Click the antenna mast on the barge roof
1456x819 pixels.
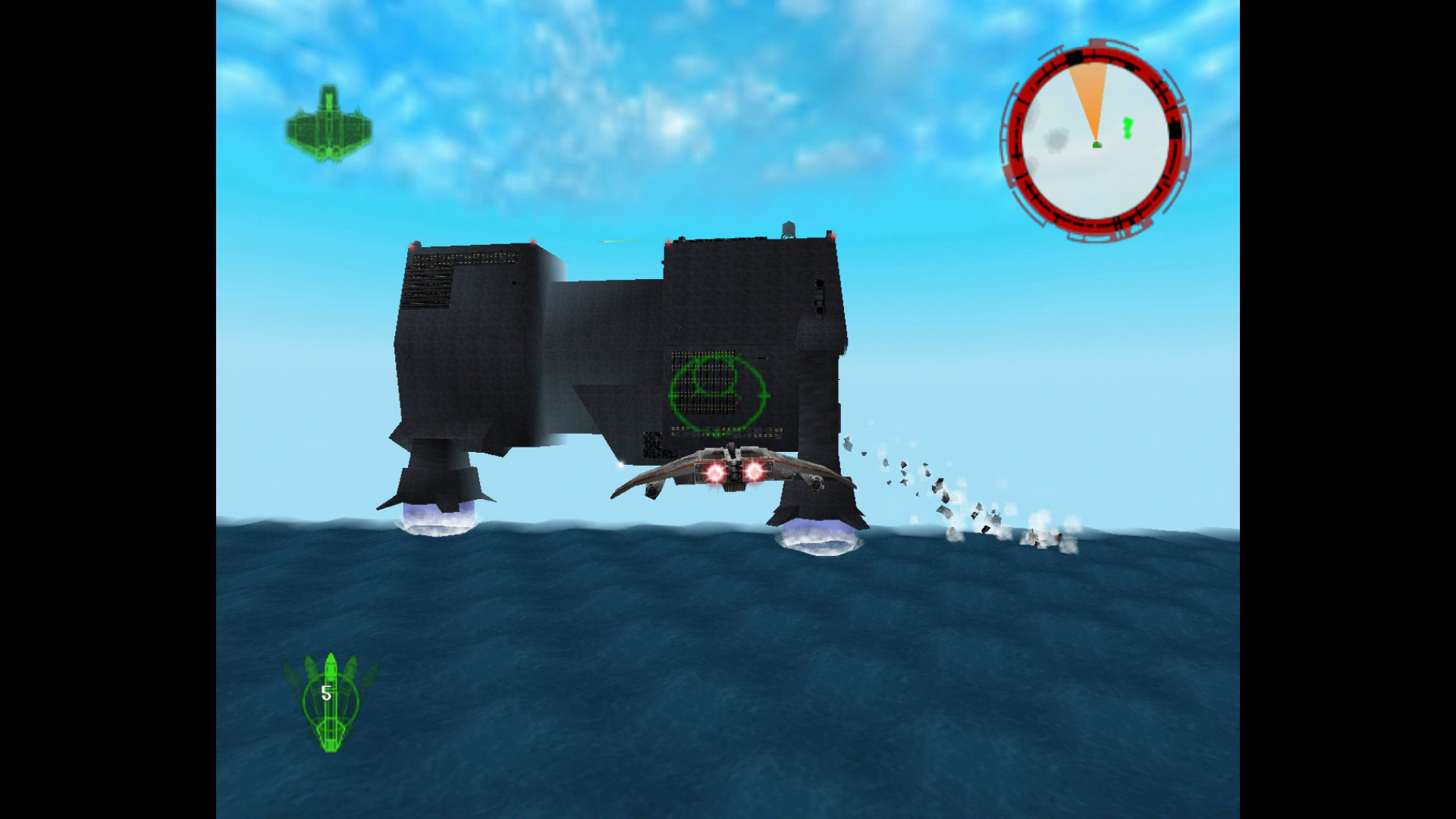[x=788, y=227]
